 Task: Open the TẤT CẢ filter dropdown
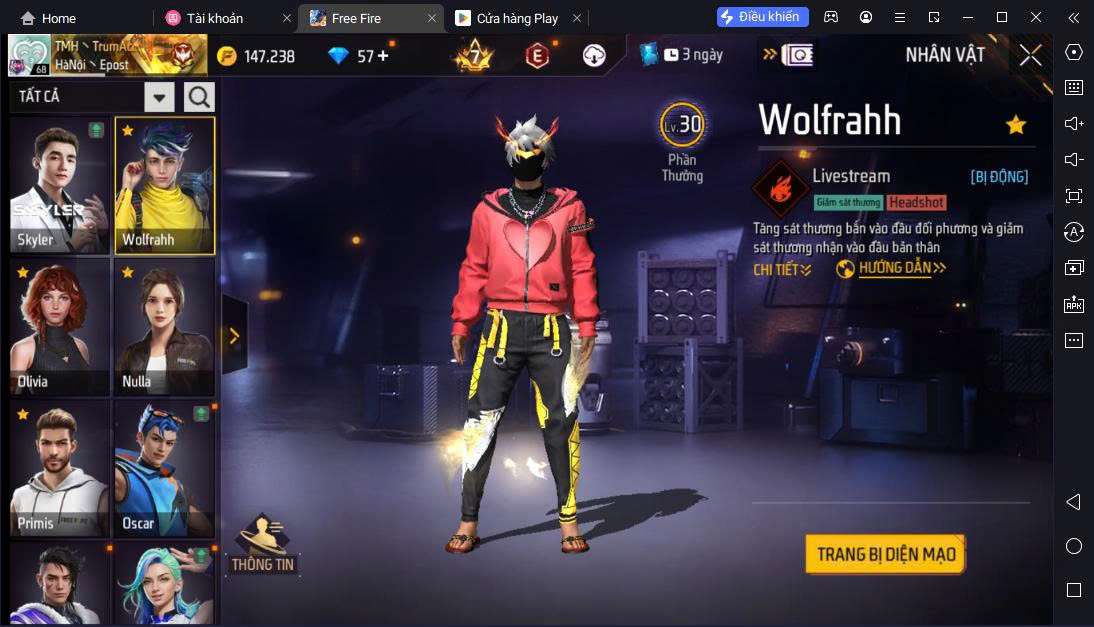point(160,97)
